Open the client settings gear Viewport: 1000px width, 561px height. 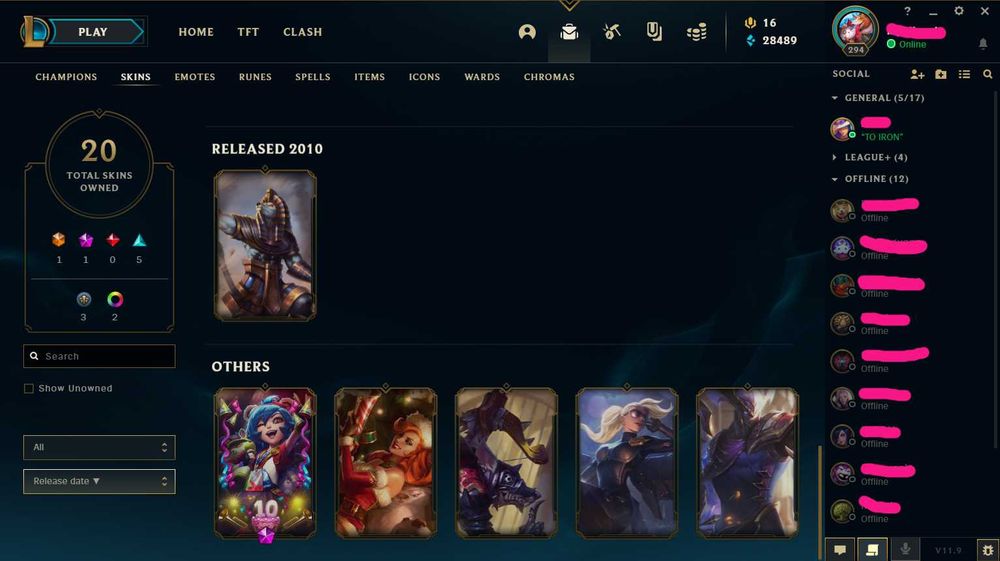pos(959,11)
